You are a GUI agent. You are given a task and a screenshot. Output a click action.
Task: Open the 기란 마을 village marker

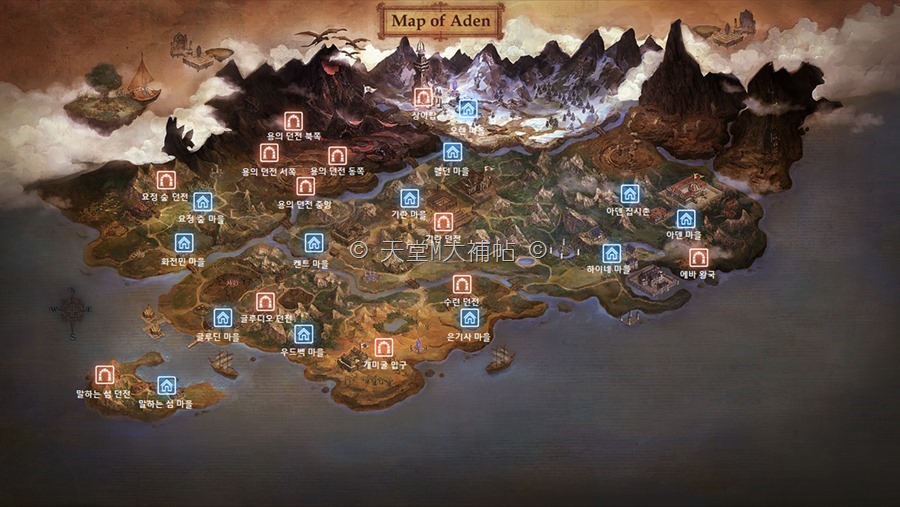409,198
